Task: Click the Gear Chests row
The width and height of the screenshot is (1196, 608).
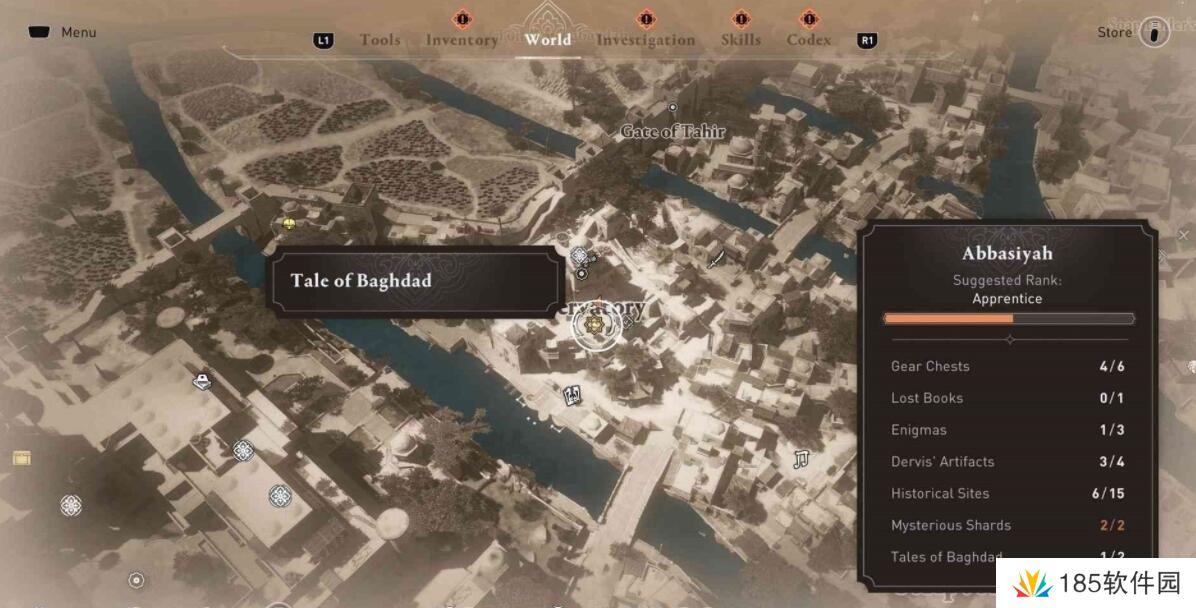Action: [x=1008, y=366]
